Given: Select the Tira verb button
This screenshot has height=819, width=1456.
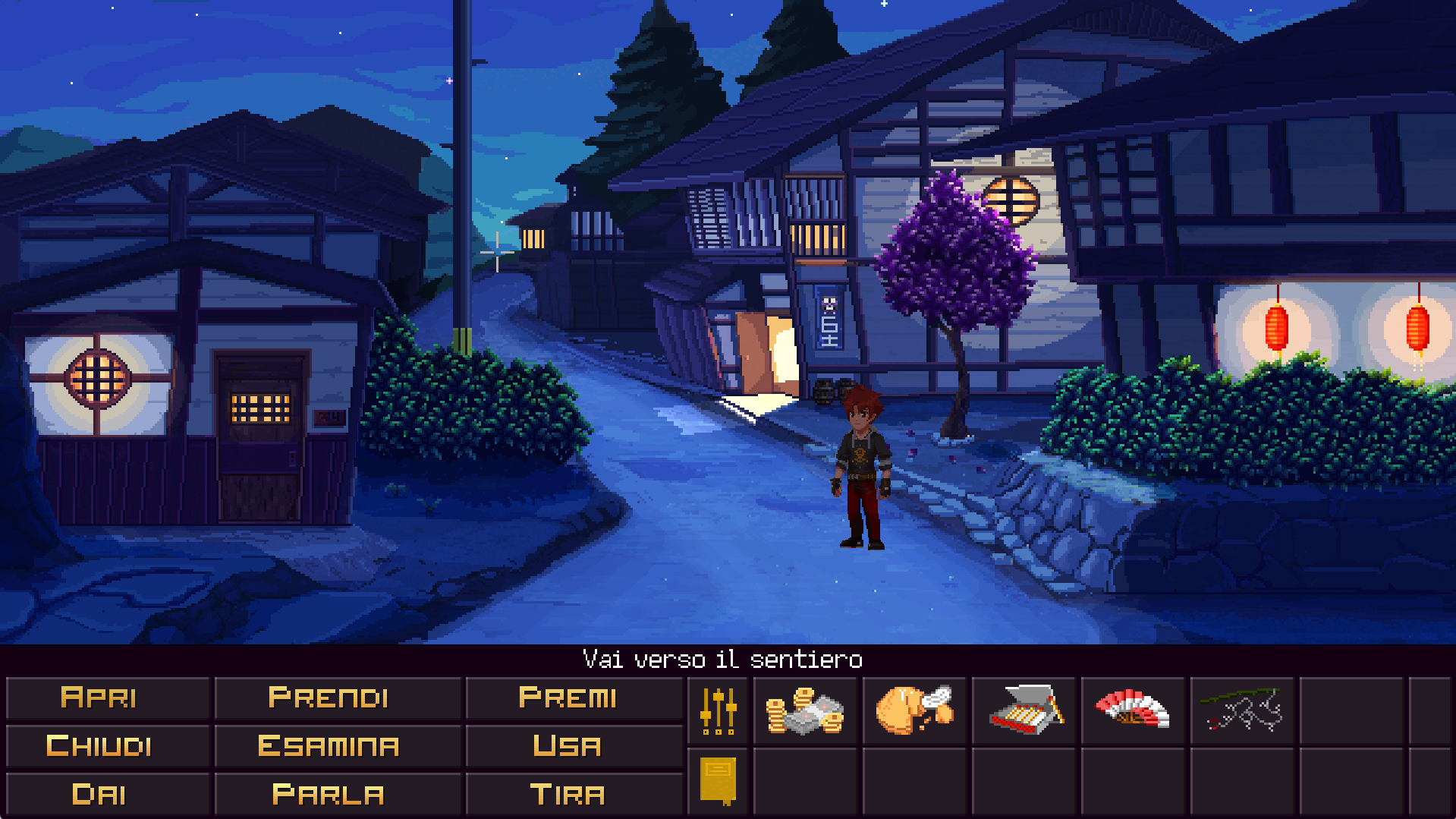Looking at the screenshot, I should (567, 795).
